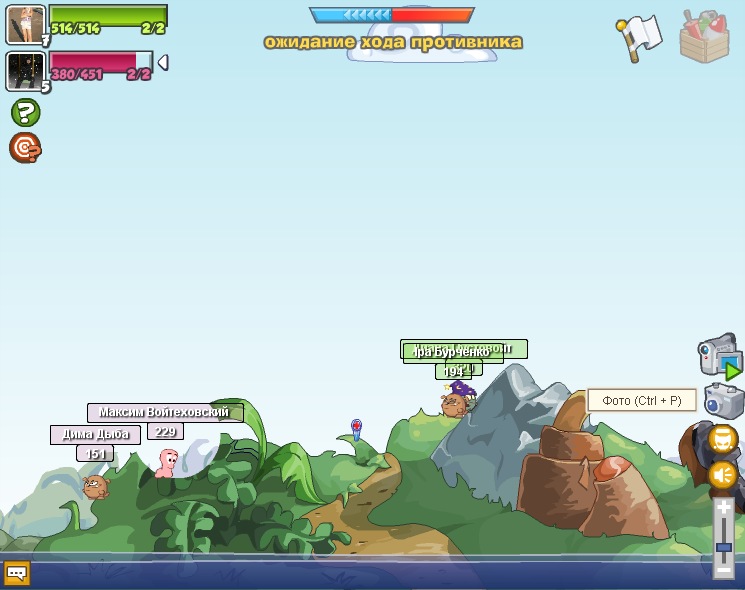
Task: Click the orange target hint button
Action: coord(25,148)
